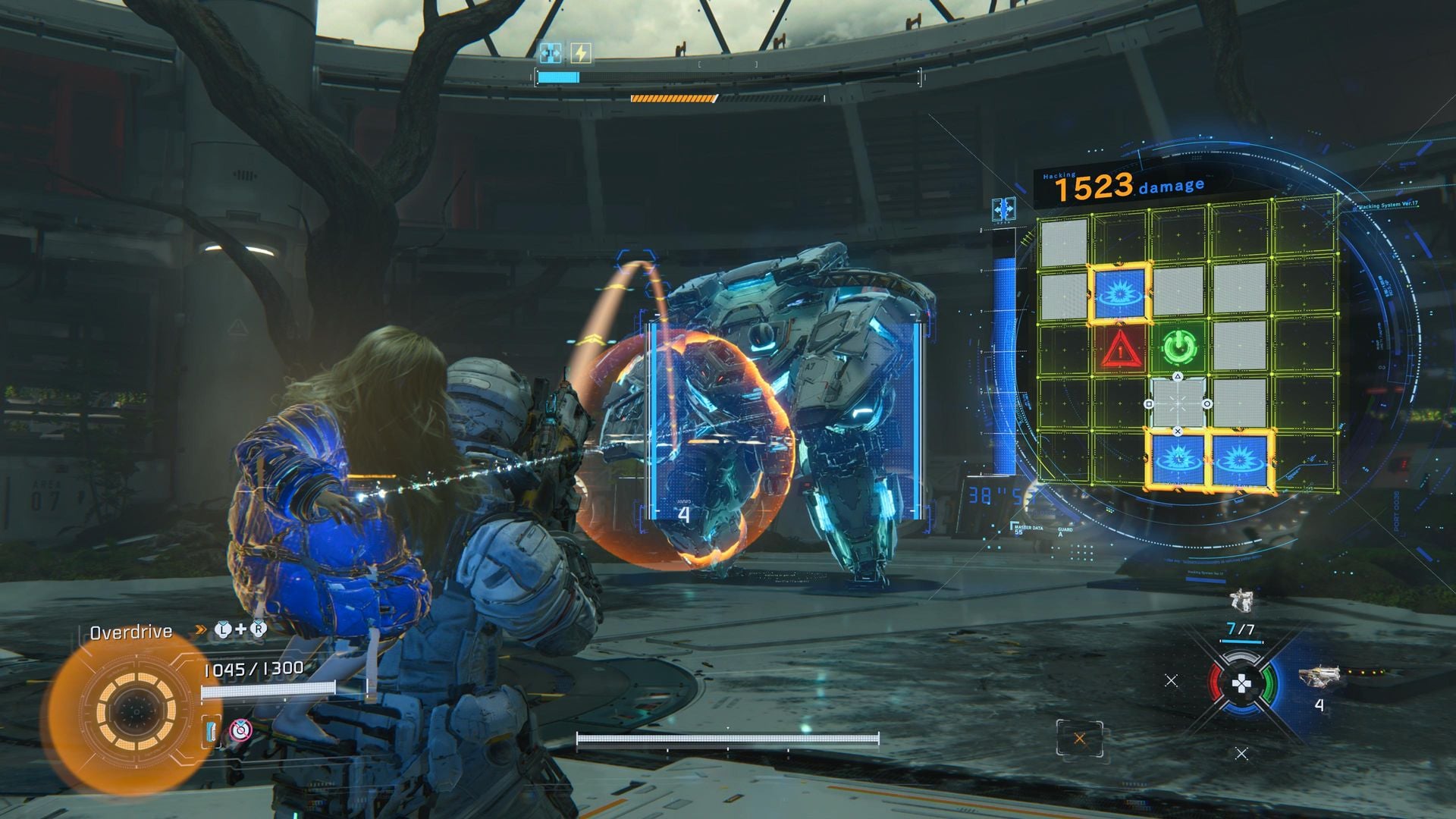Click the blue double-arrow icon beside the hacking grid
Viewport: 1456px width, 819px height.
pyautogui.click(x=1004, y=209)
